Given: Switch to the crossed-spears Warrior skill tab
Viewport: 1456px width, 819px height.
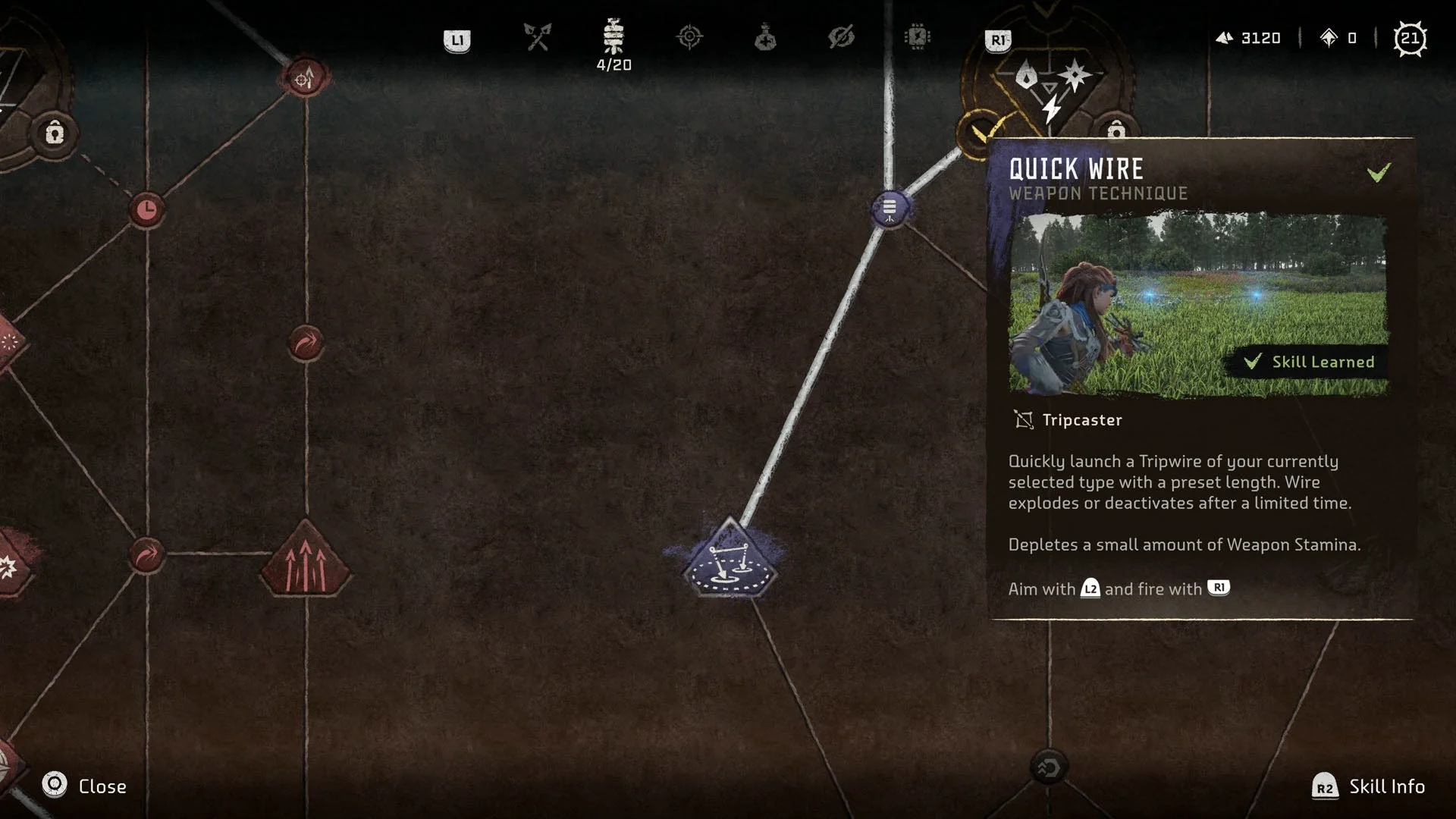Looking at the screenshot, I should [538, 37].
